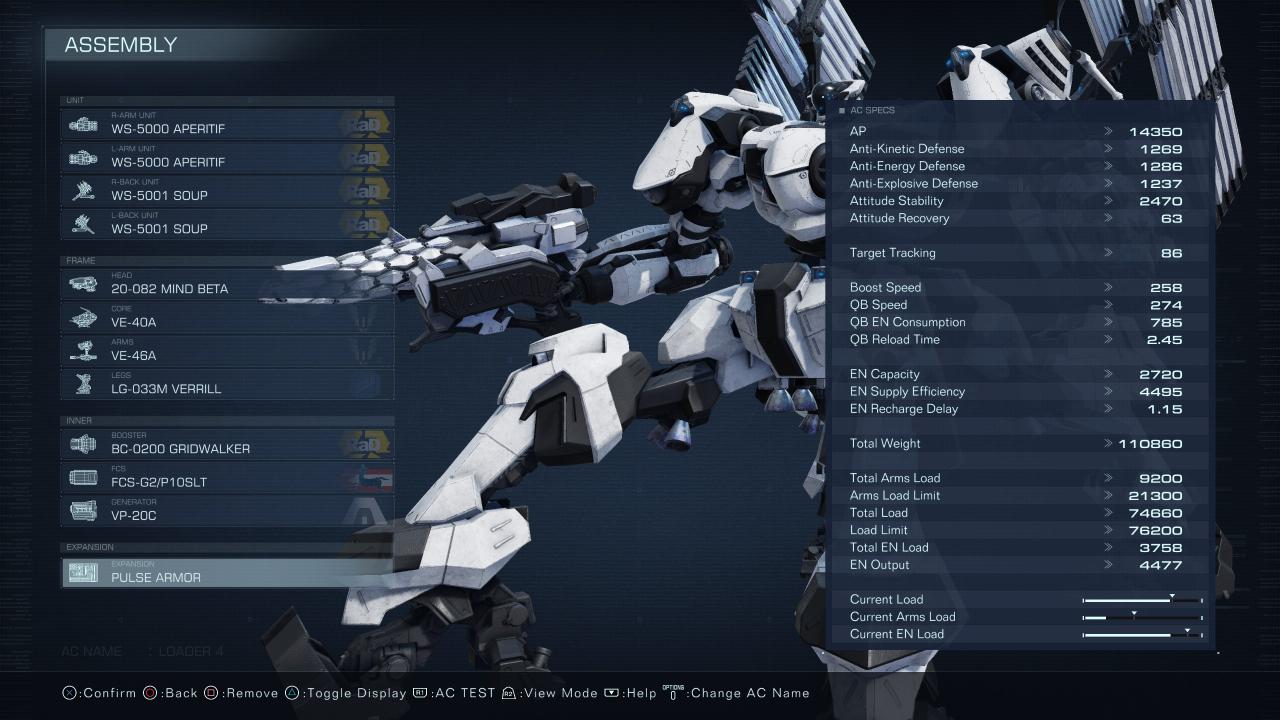
Task: Select the Arms part VE-46A
Action: point(227,350)
